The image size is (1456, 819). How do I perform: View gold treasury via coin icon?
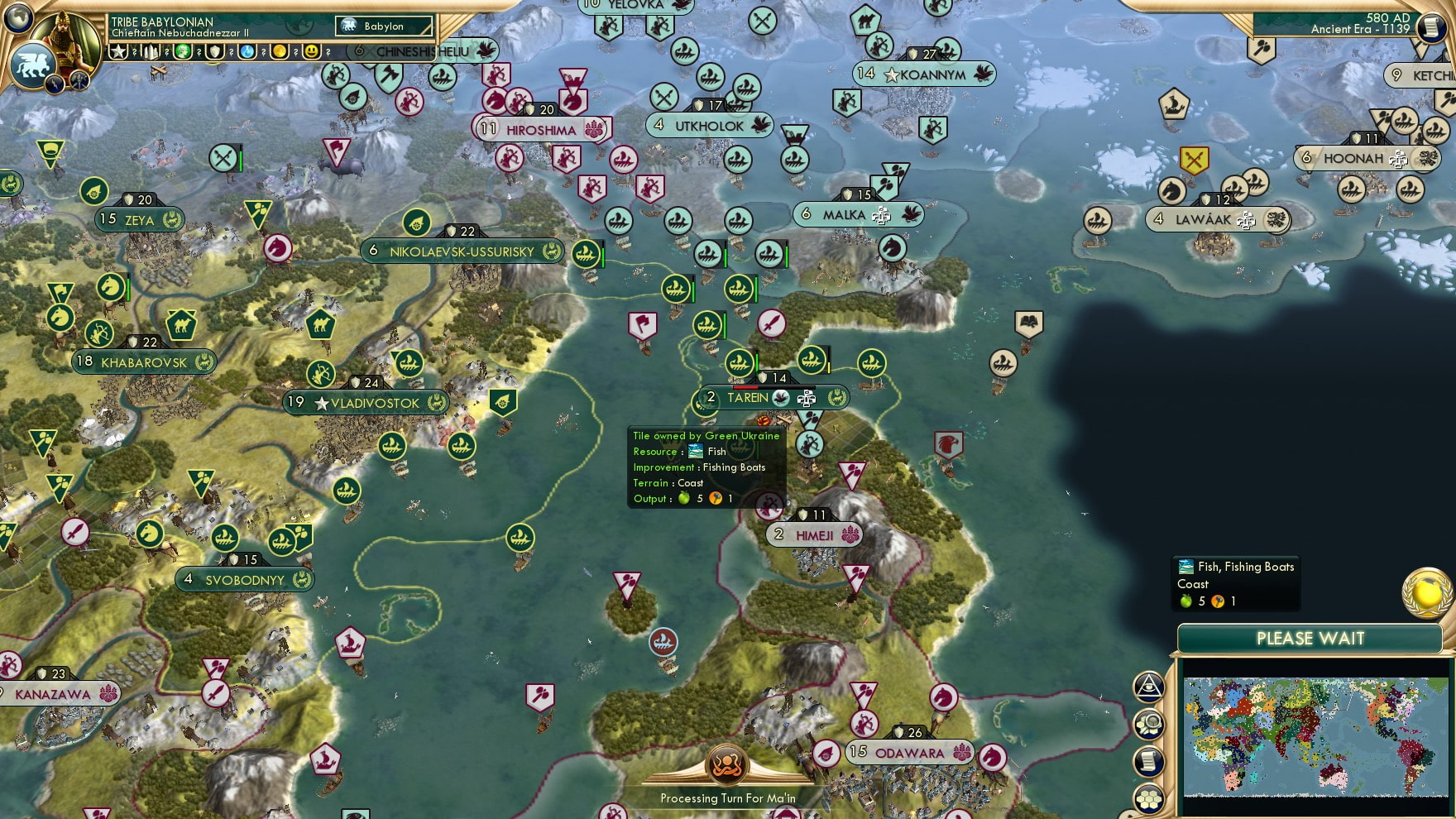(279, 51)
